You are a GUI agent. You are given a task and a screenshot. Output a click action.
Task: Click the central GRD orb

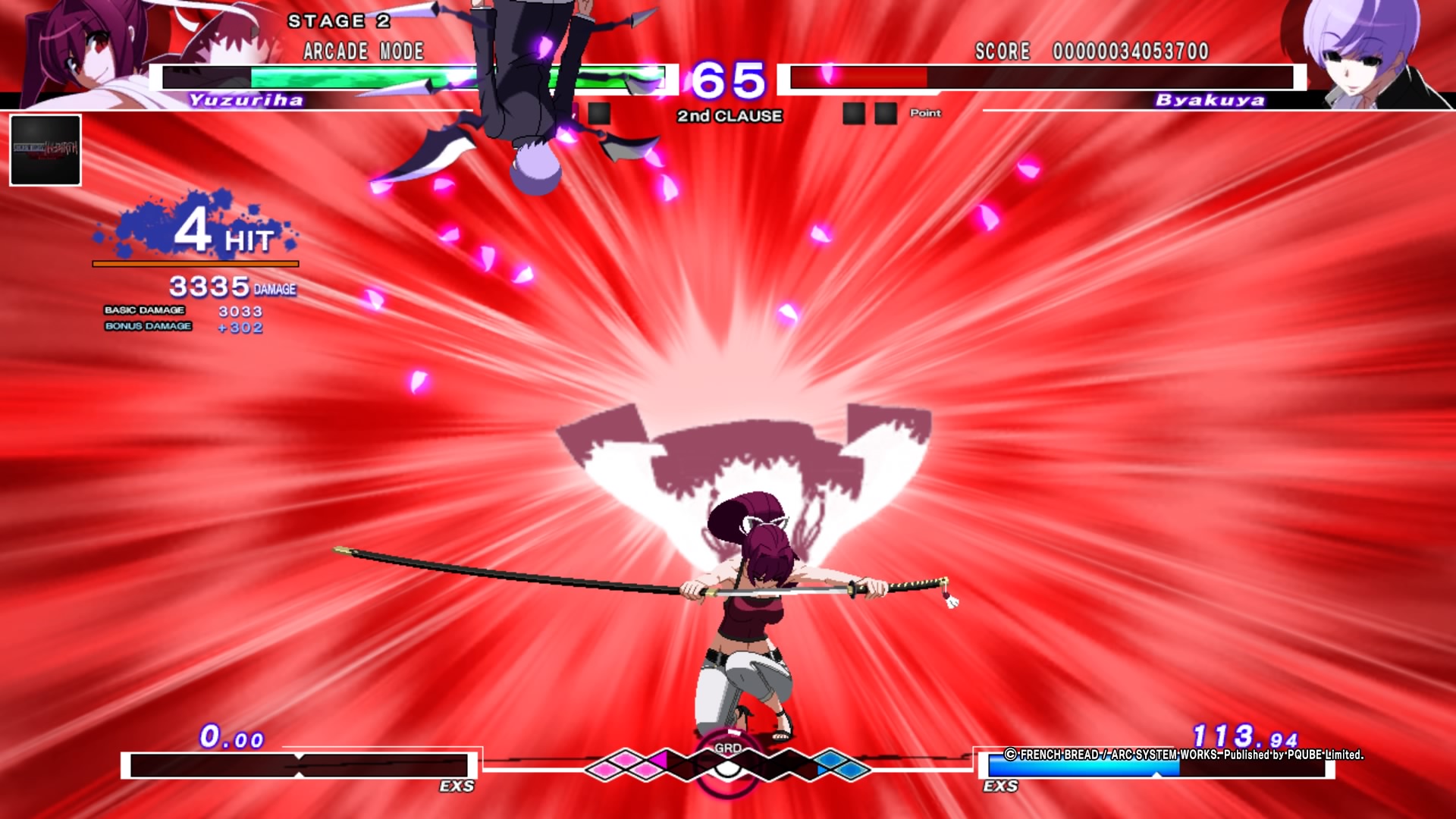(726, 764)
